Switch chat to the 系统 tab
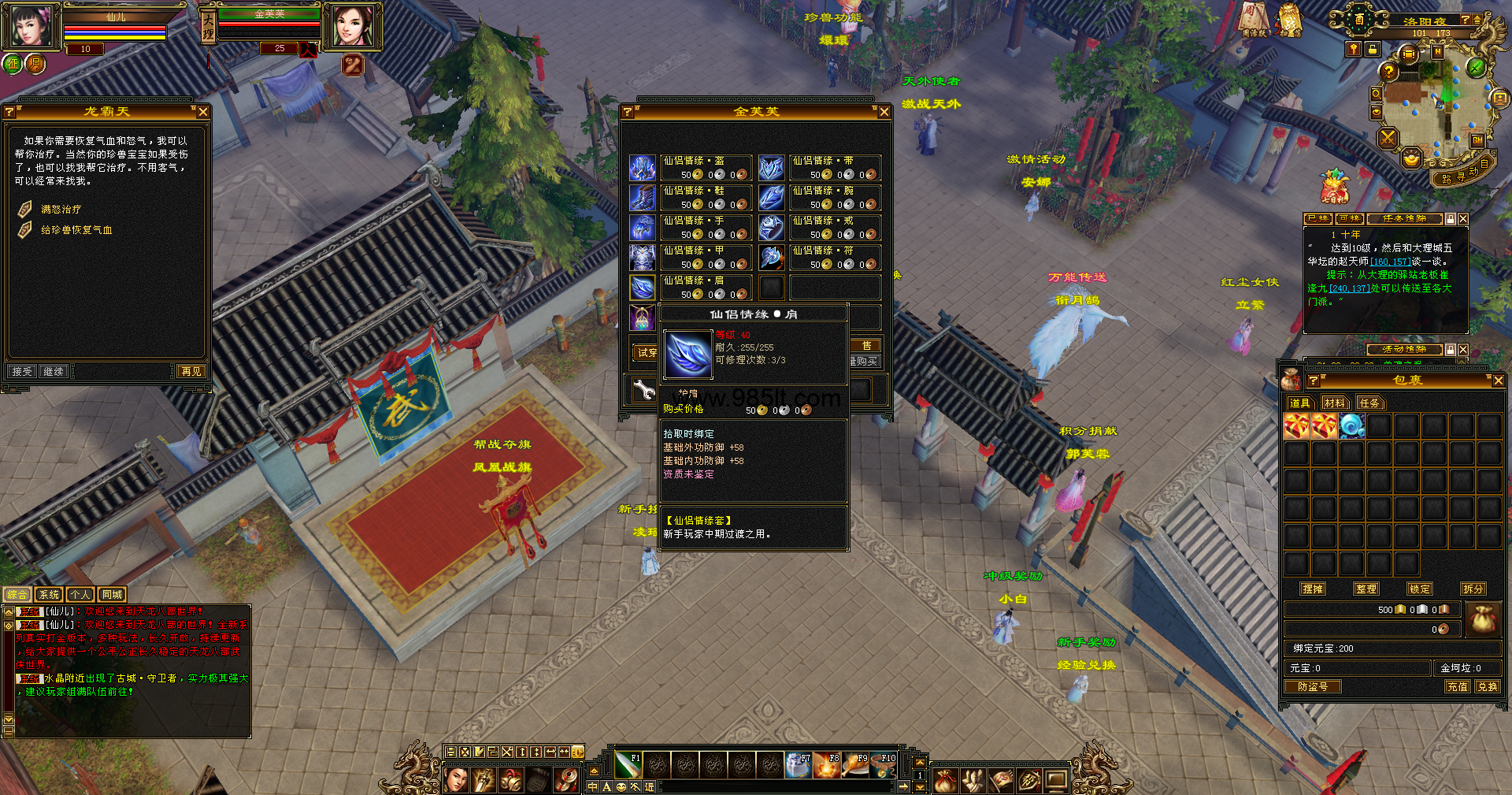Image resolution: width=1512 pixels, height=795 pixels. [49, 595]
